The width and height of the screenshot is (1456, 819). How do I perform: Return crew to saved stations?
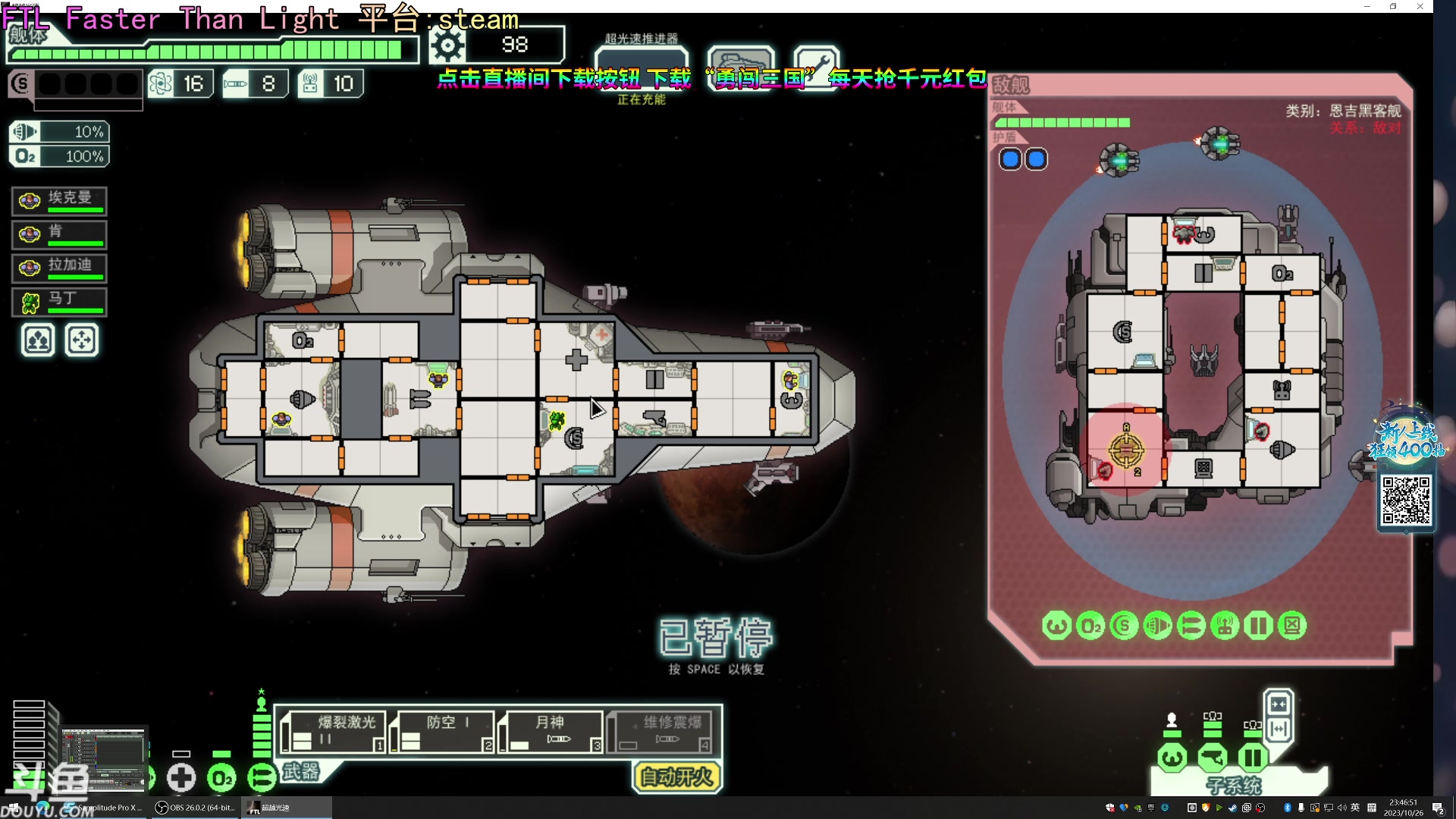[82, 340]
